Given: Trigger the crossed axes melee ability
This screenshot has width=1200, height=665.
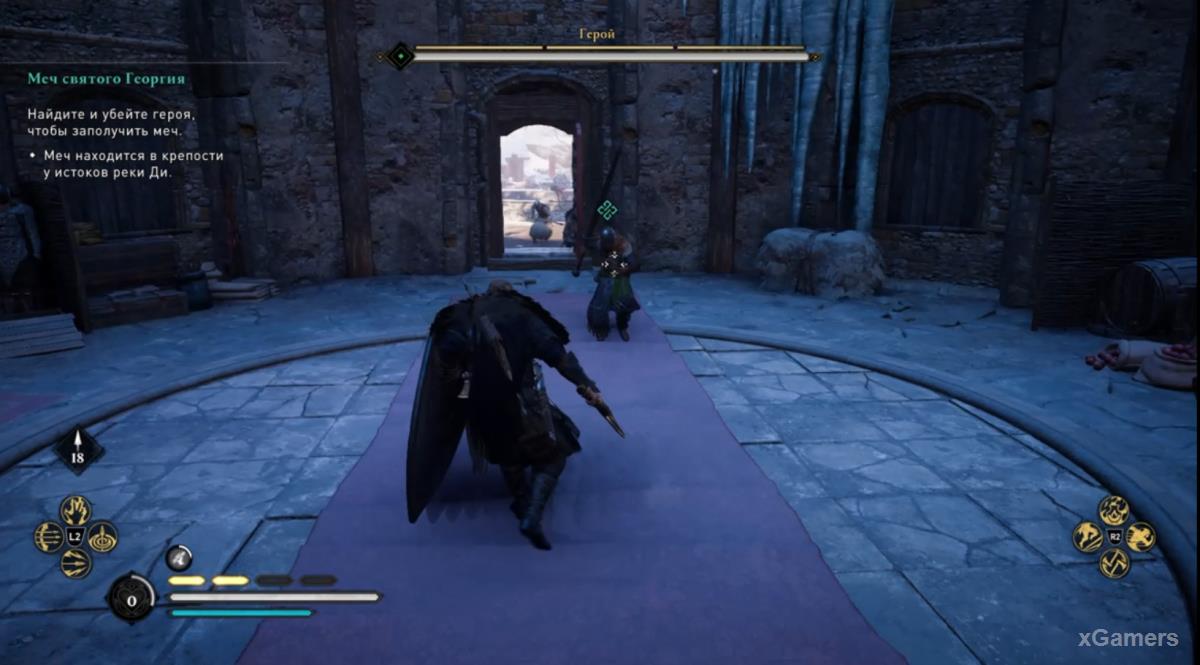Looking at the screenshot, I should (x=1114, y=563).
